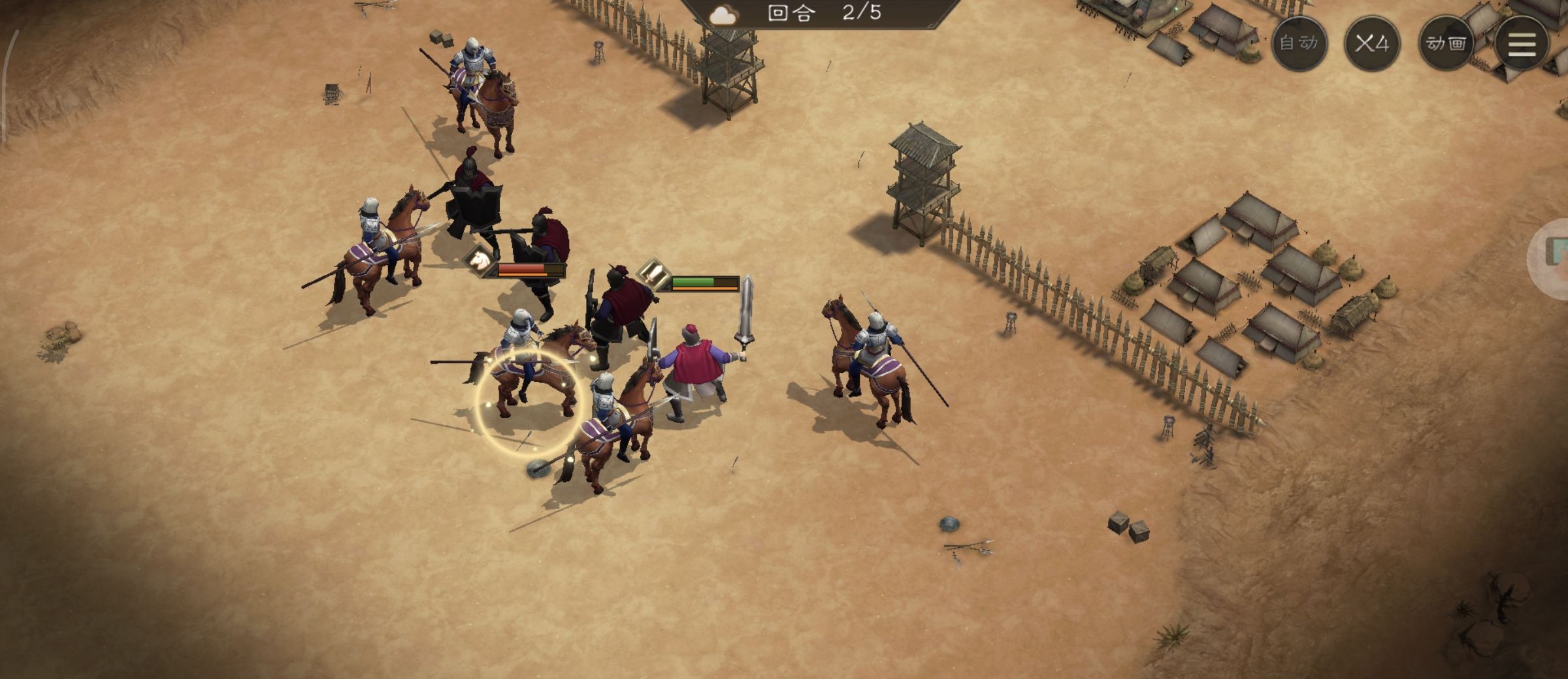
Task: Toggle the 自动 auto-battle button
Action: pyautogui.click(x=1299, y=44)
